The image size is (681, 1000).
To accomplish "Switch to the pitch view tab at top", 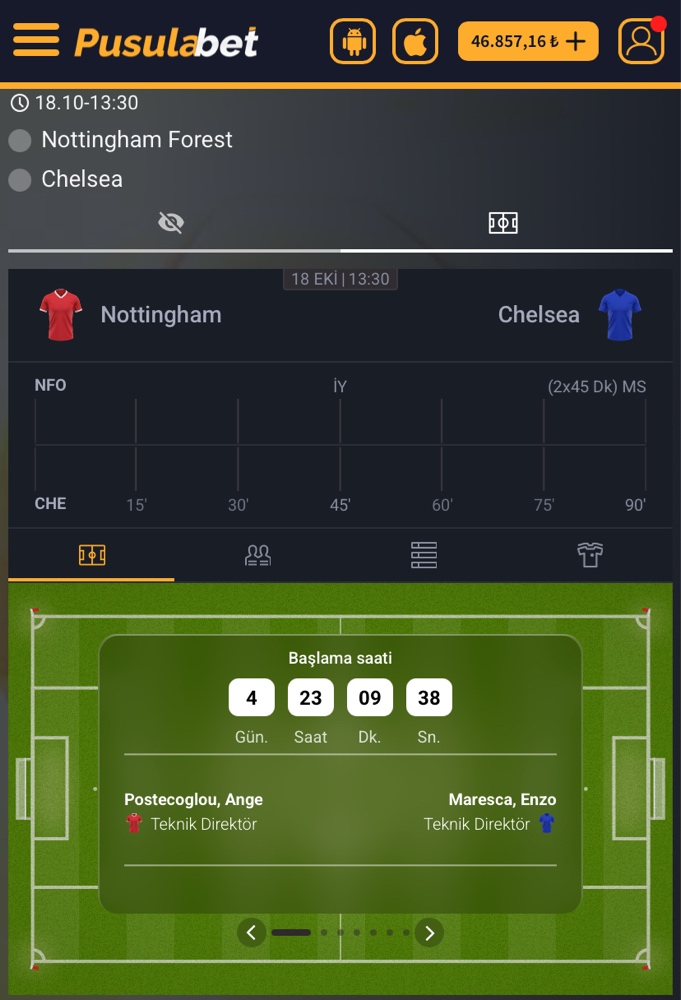I will coord(503,223).
